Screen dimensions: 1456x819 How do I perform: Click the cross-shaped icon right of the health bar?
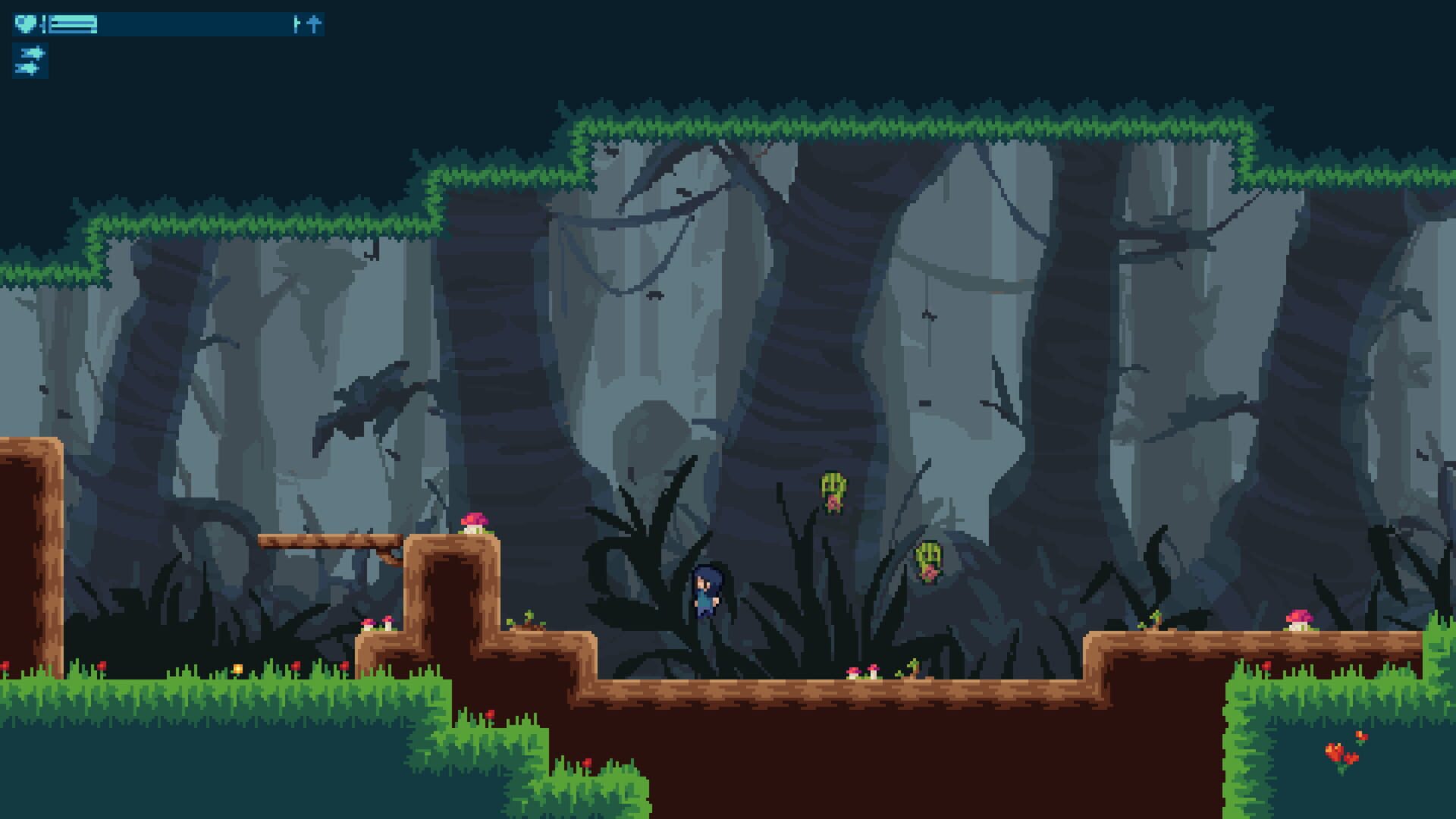coord(312,24)
